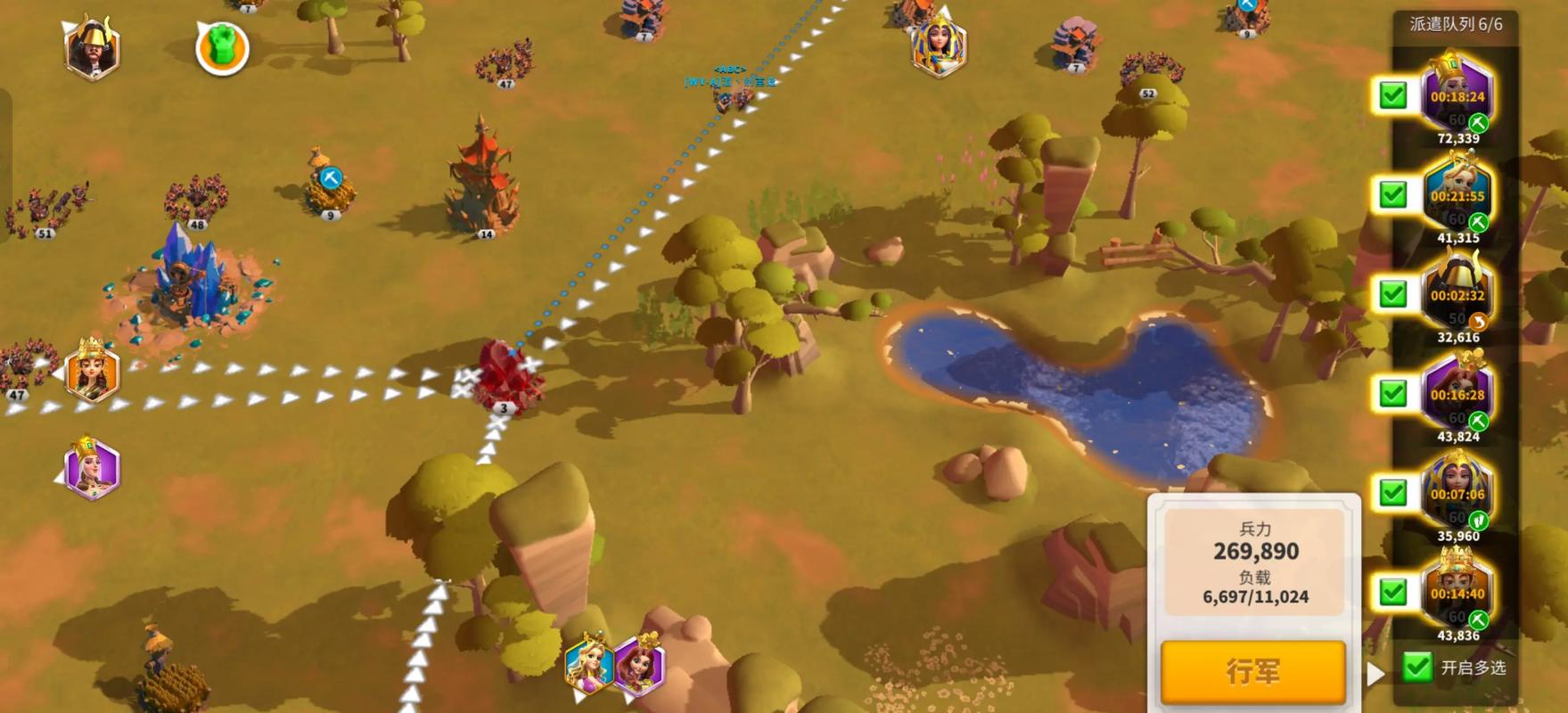Select the commander portrait with 35,960 troops
The height and width of the screenshot is (713, 1568).
tap(1457, 493)
